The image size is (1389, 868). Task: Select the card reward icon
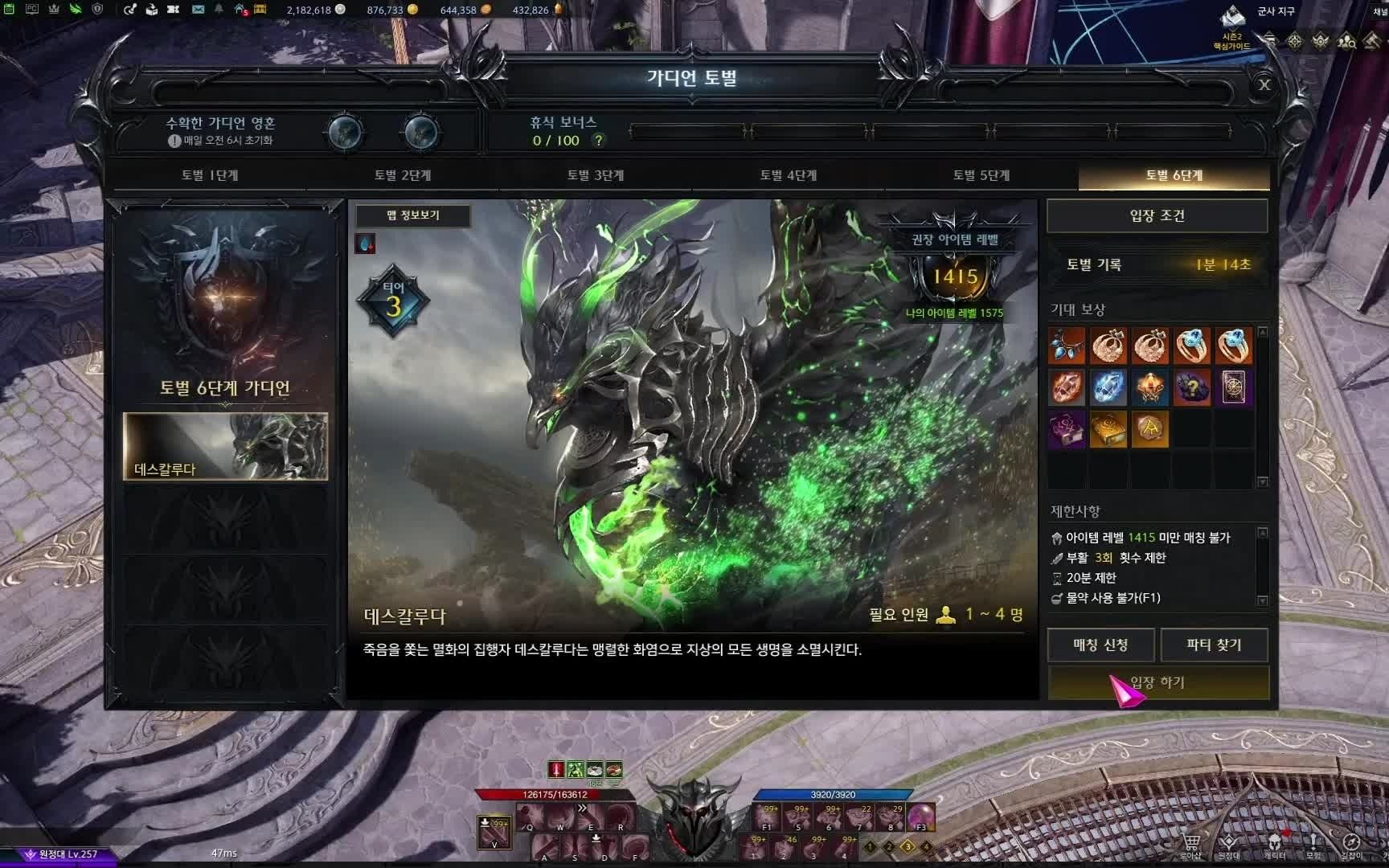pos(1233,387)
